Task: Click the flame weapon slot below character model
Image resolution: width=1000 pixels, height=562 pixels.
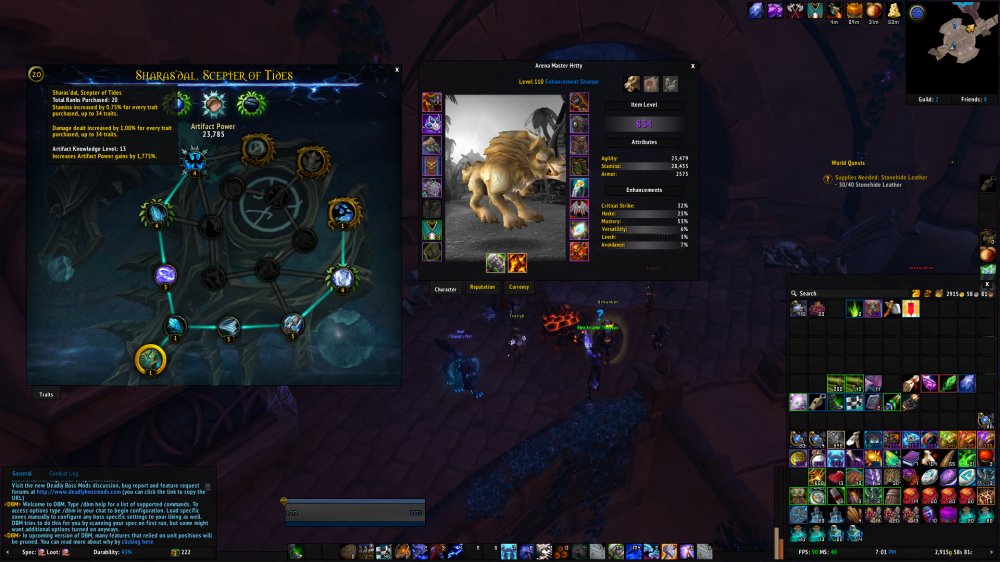Action: click(518, 263)
